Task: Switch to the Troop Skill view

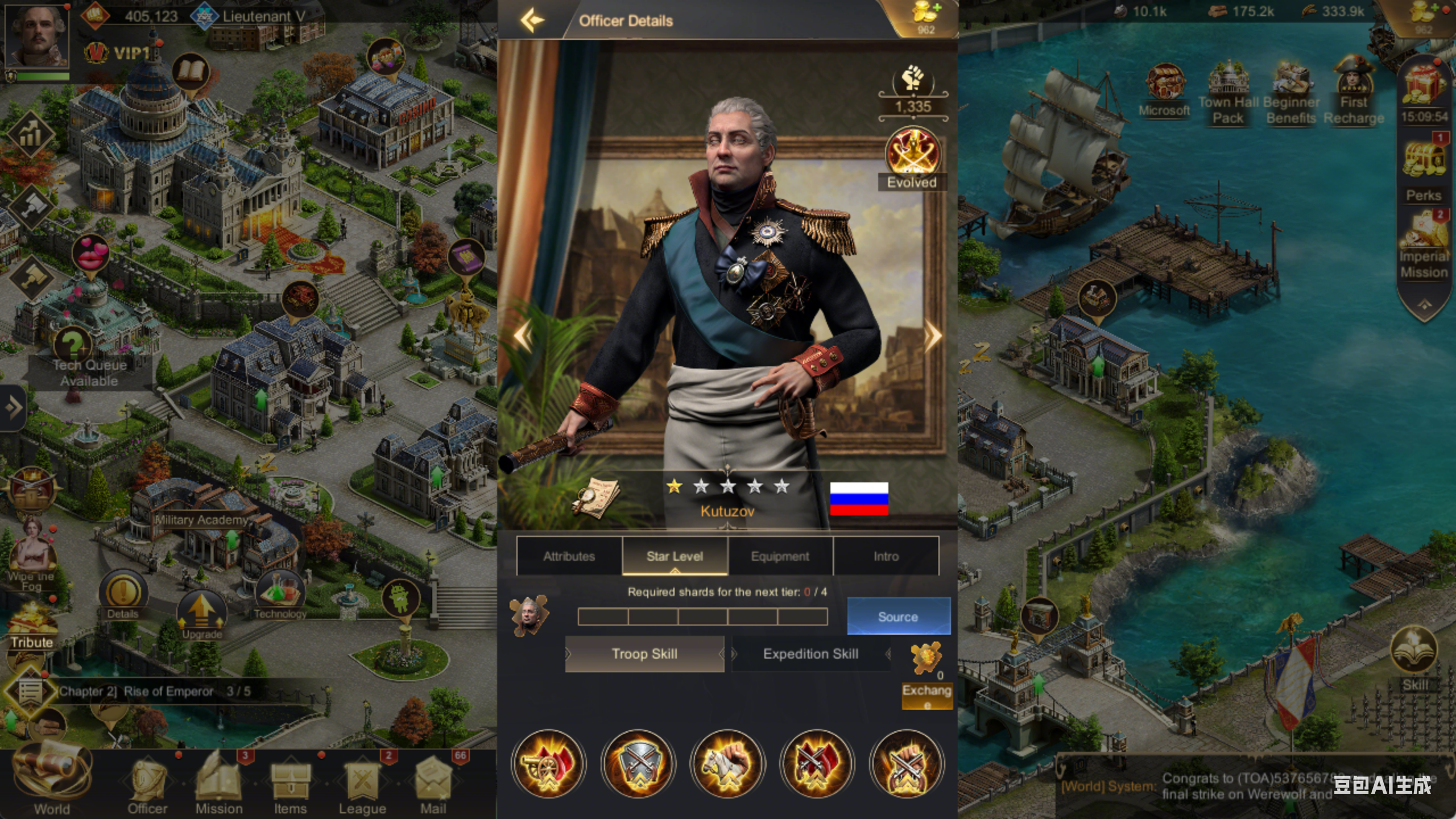Action: (x=644, y=653)
